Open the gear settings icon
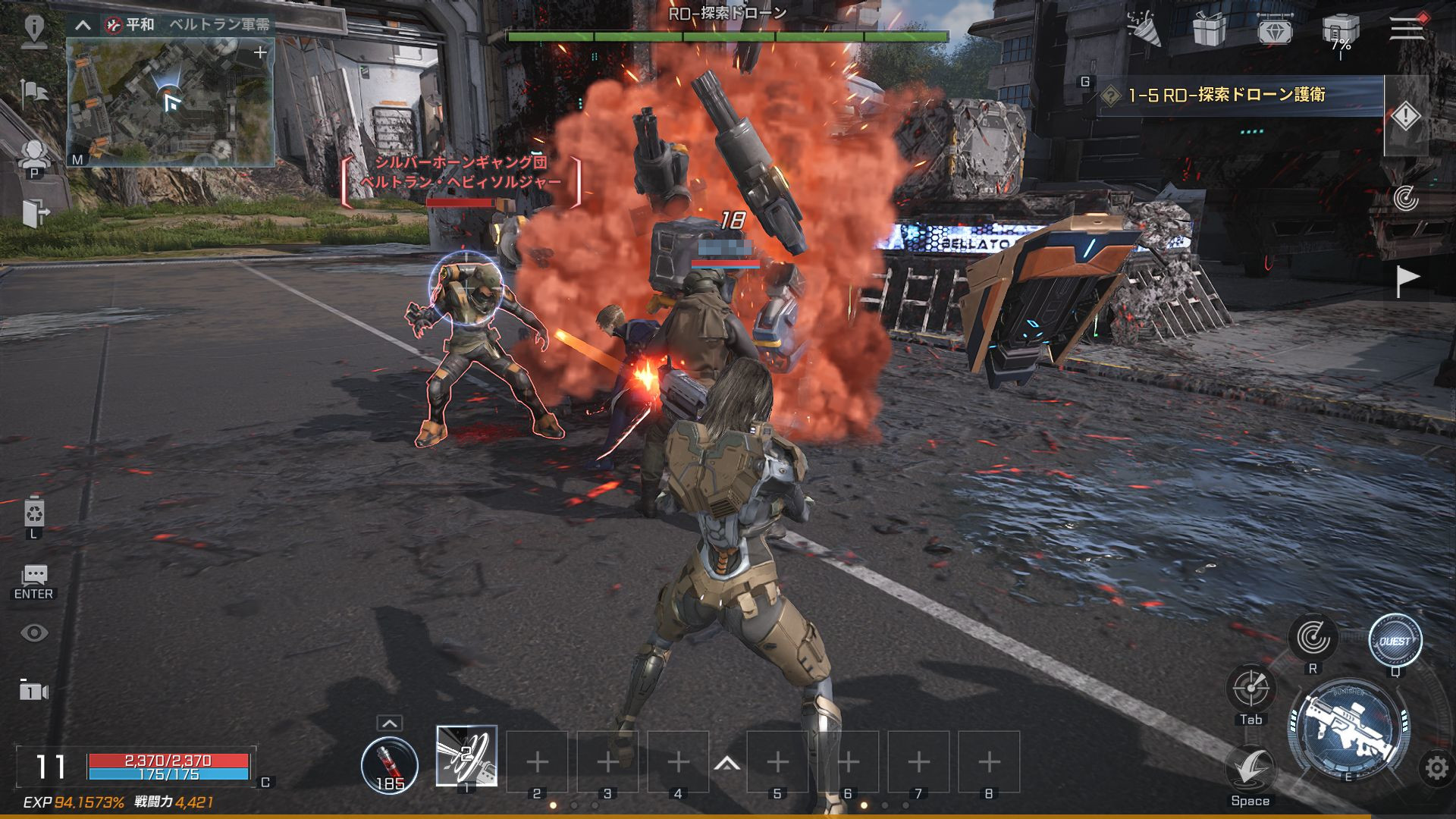This screenshot has height=819, width=1456. (x=1436, y=768)
